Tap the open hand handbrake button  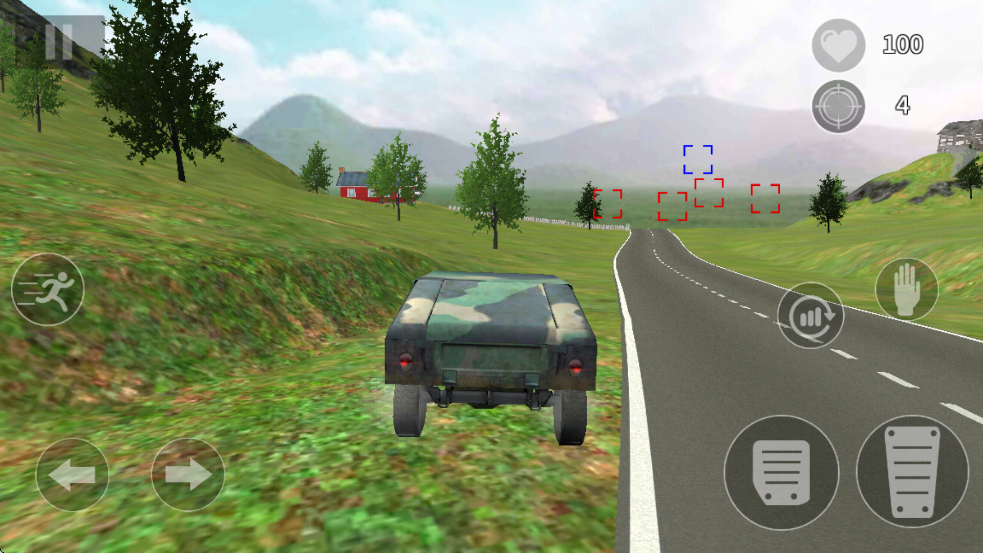(906, 289)
